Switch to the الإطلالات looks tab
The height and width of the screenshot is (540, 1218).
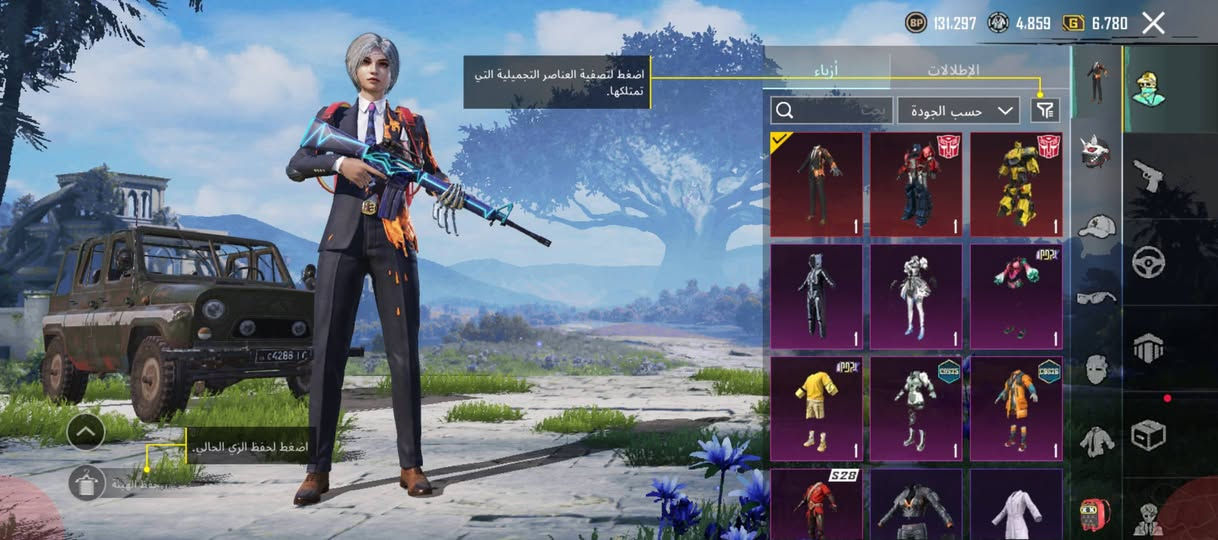coord(952,70)
